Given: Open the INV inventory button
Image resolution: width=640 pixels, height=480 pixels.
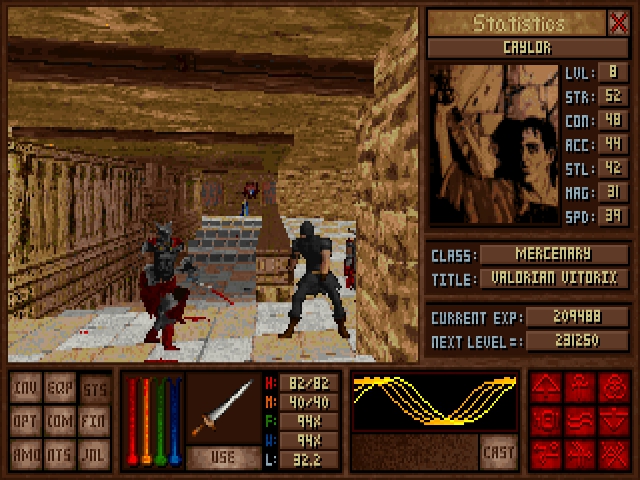Looking at the screenshot, I should coord(26,387).
